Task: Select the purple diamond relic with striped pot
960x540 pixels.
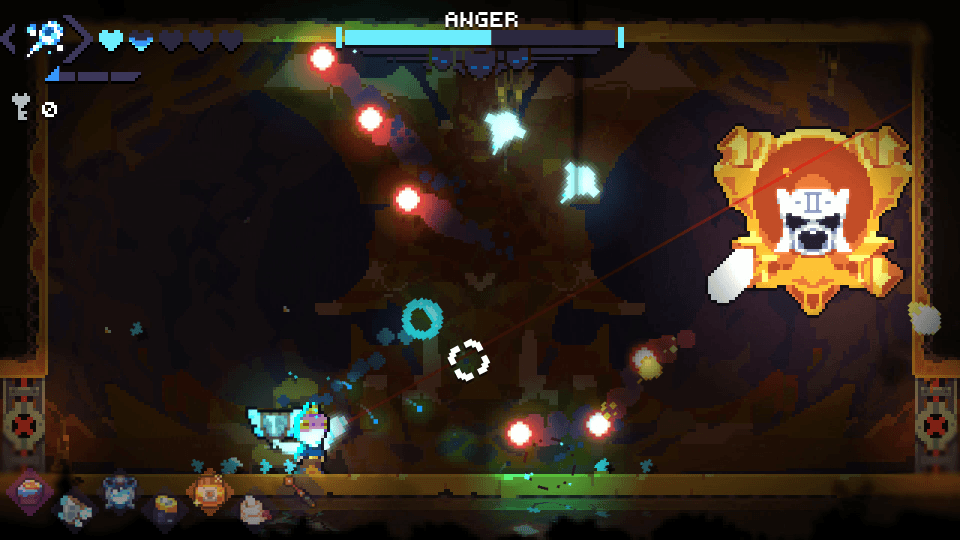Action: [30, 490]
